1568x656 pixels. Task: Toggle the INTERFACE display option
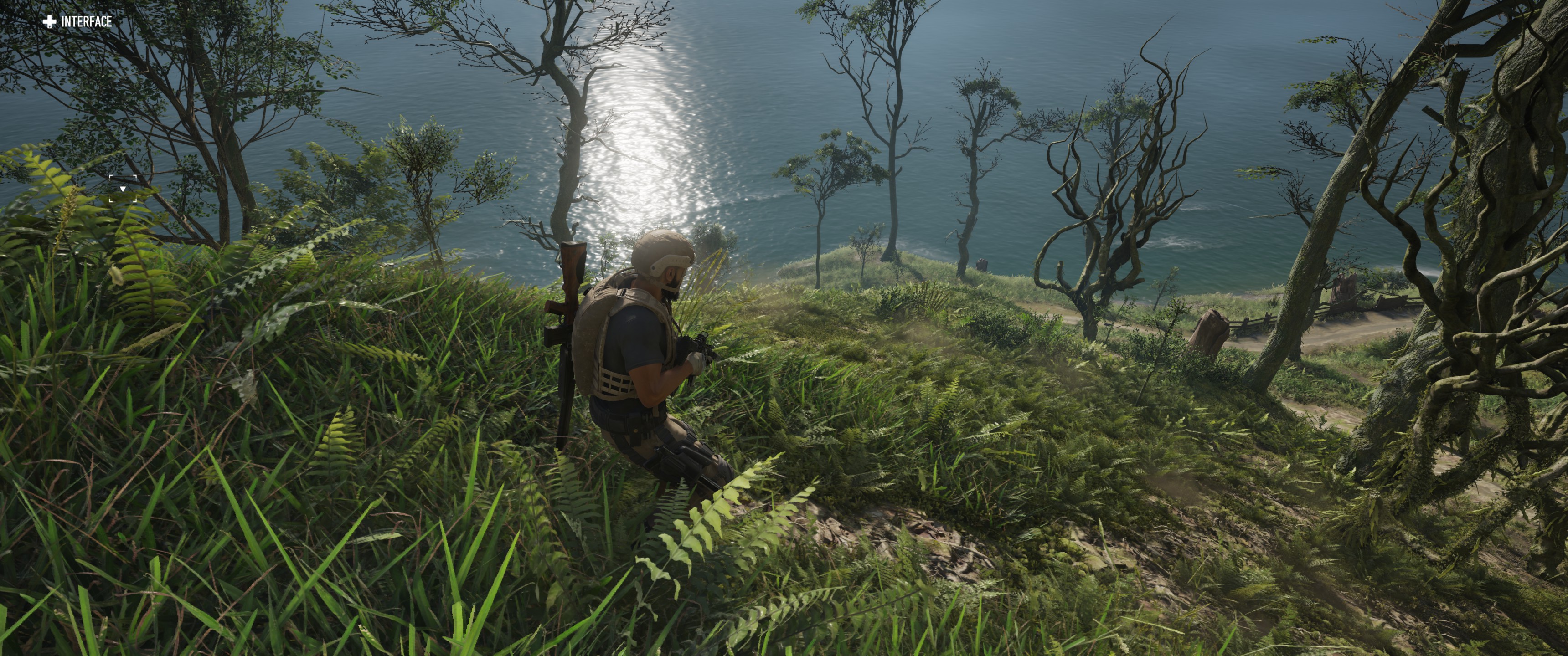click(x=77, y=22)
